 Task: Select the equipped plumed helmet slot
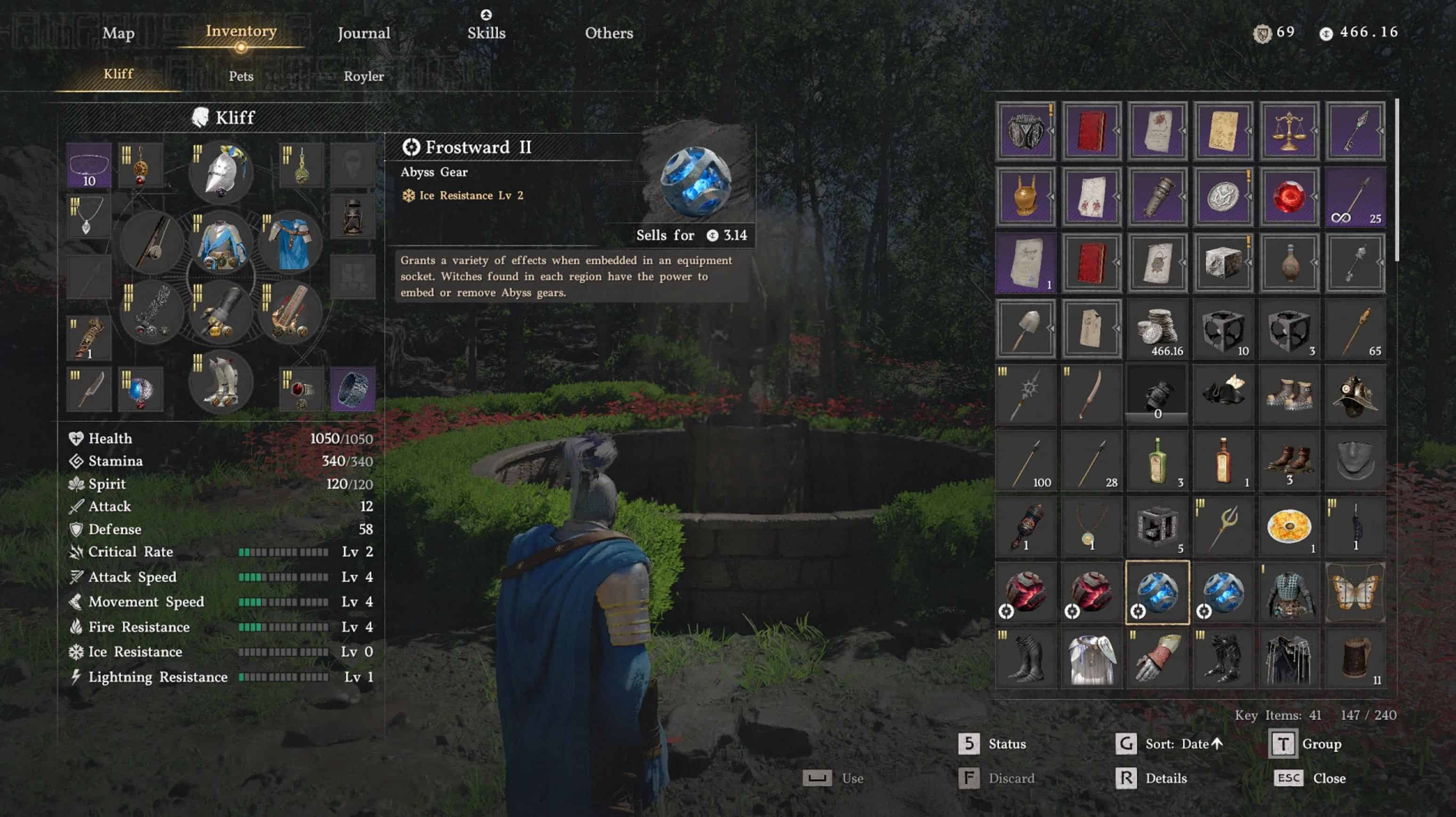pyautogui.click(x=221, y=172)
